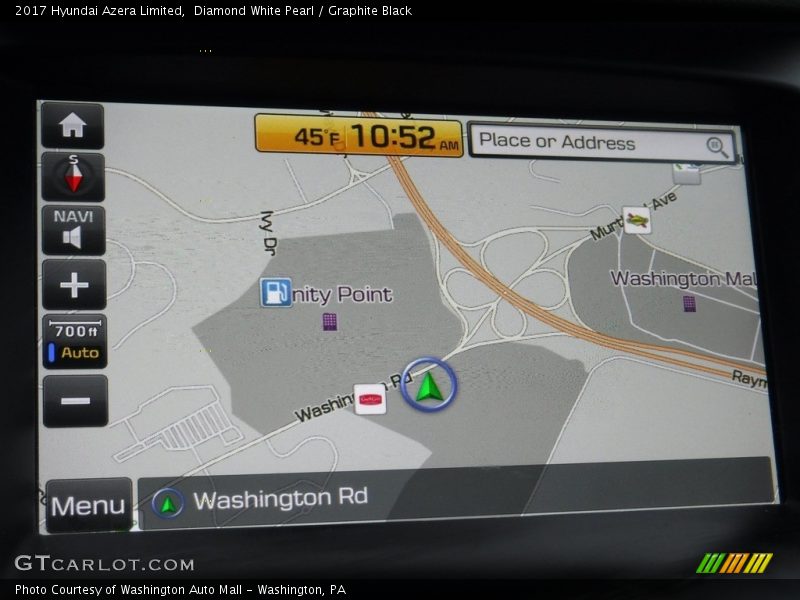Tap the home button
The image size is (800, 600).
click(72, 126)
